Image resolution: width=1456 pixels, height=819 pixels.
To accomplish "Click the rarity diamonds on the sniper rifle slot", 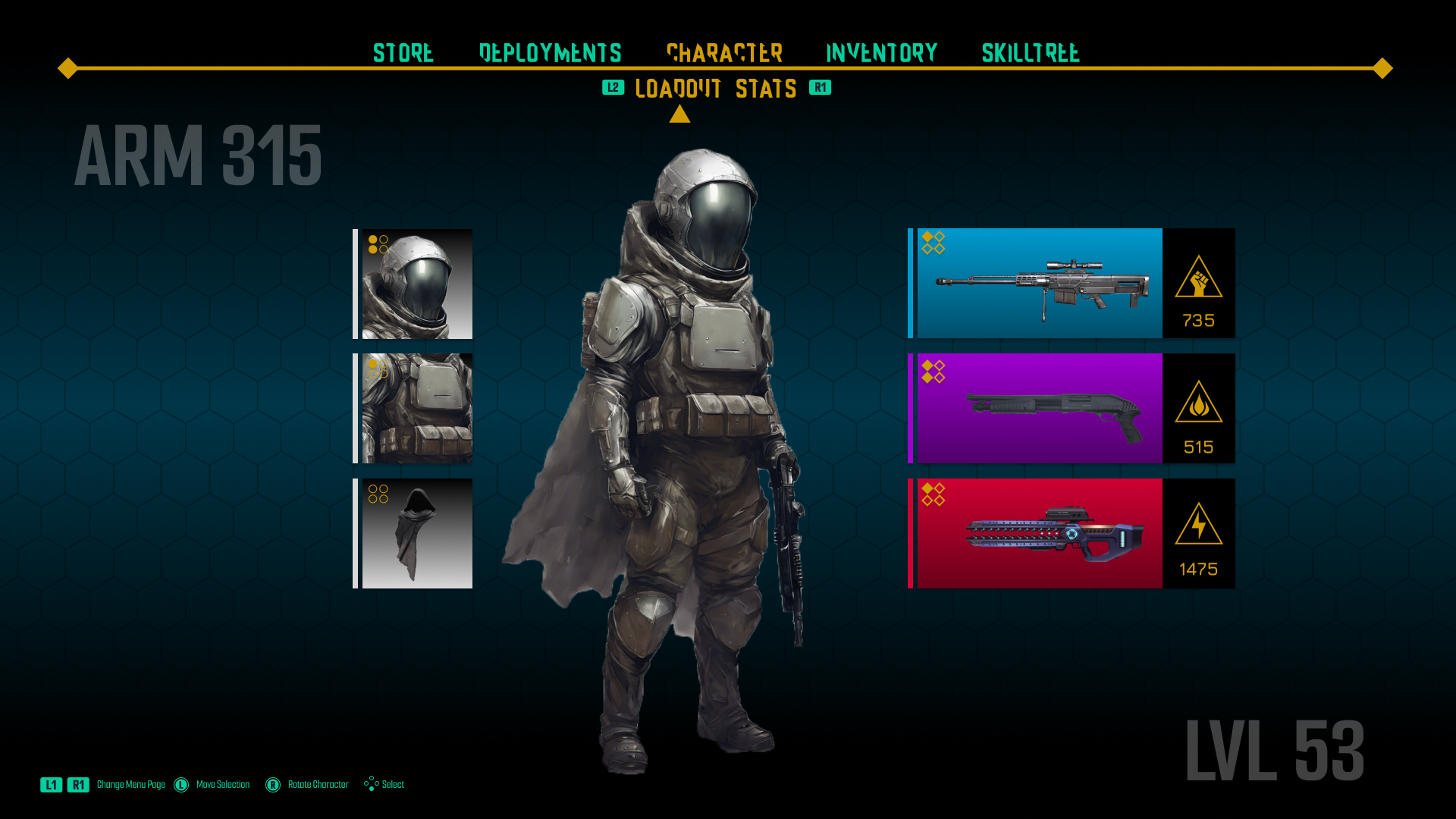I will pos(933,241).
